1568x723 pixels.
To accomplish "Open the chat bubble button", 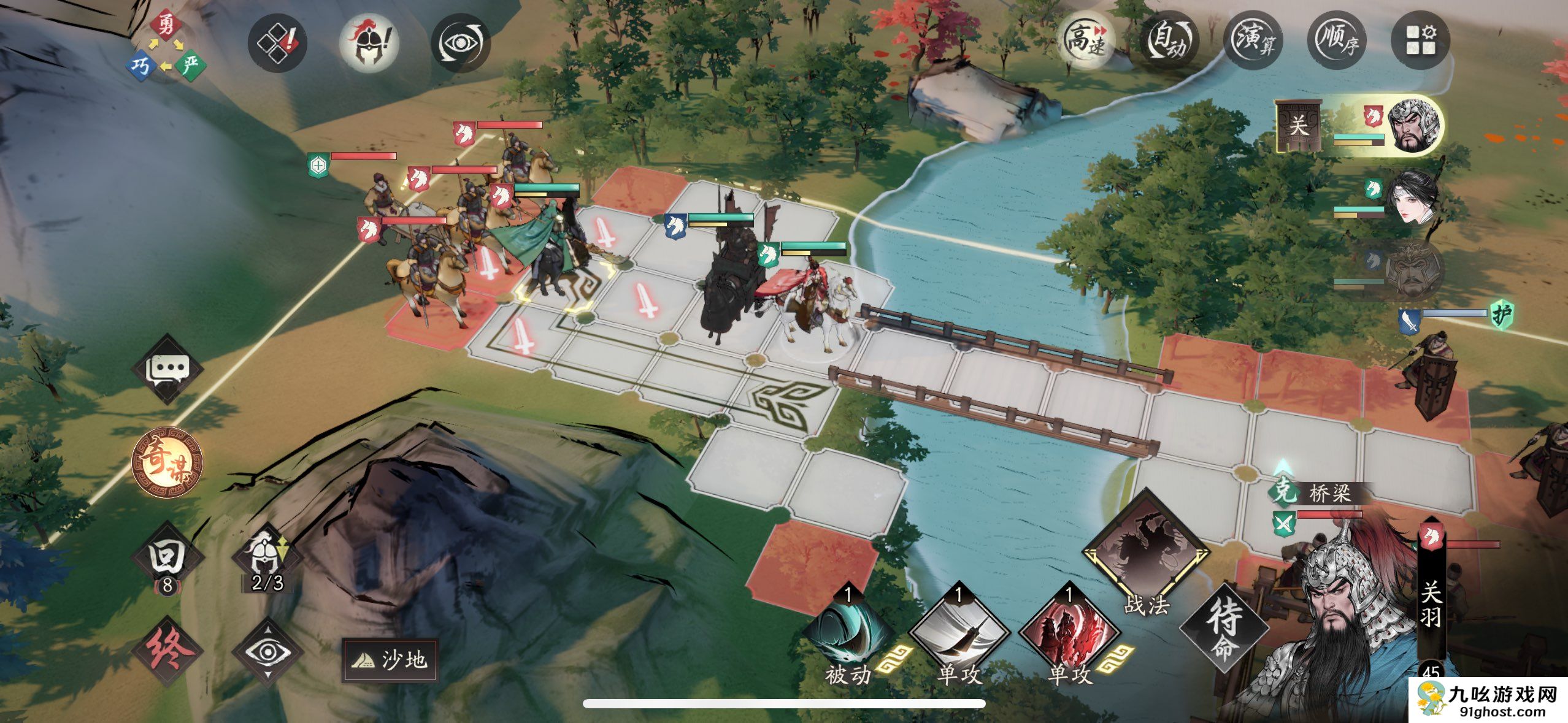I will coord(167,369).
